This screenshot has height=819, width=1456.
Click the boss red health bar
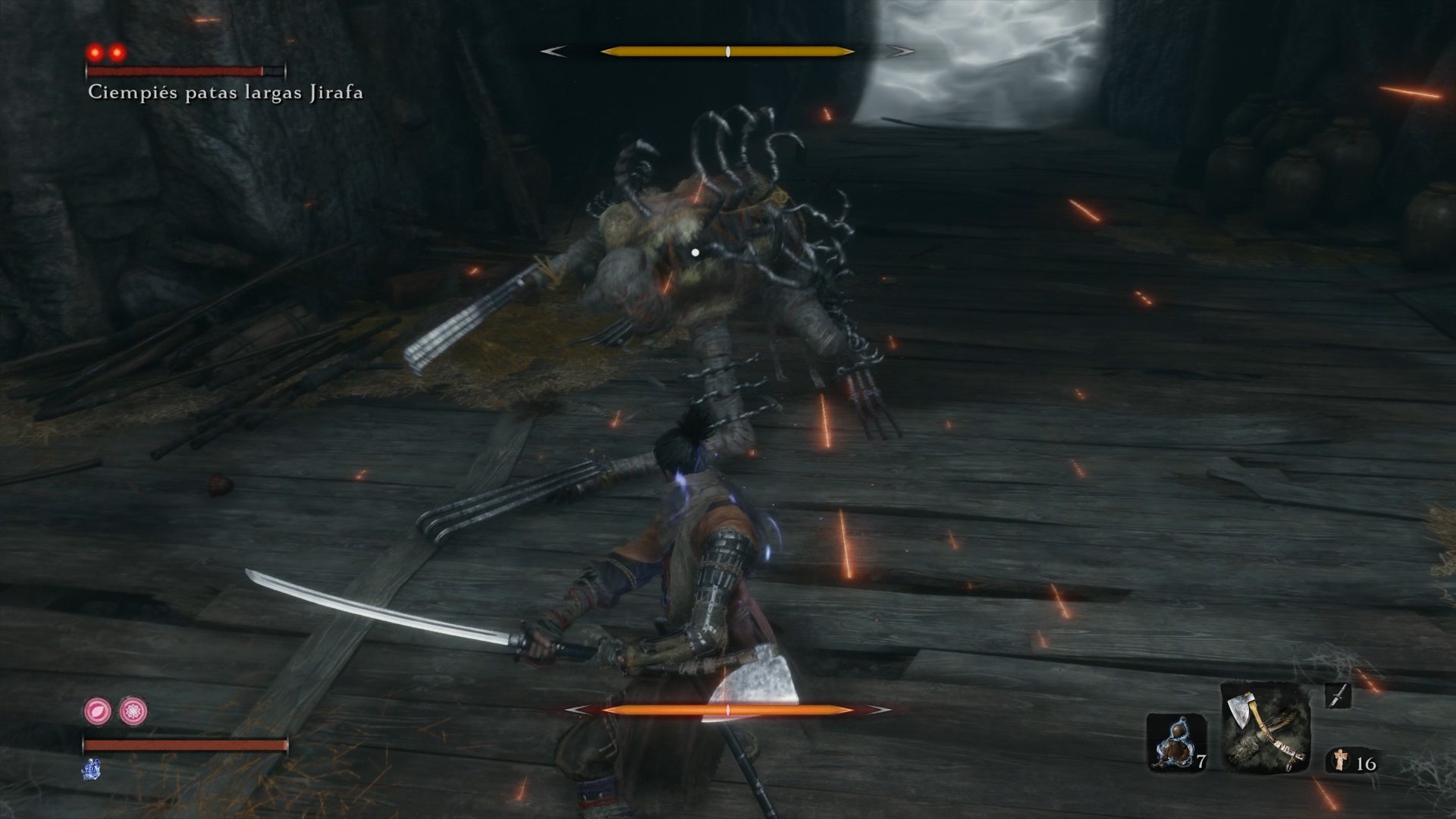tap(186, 72)
